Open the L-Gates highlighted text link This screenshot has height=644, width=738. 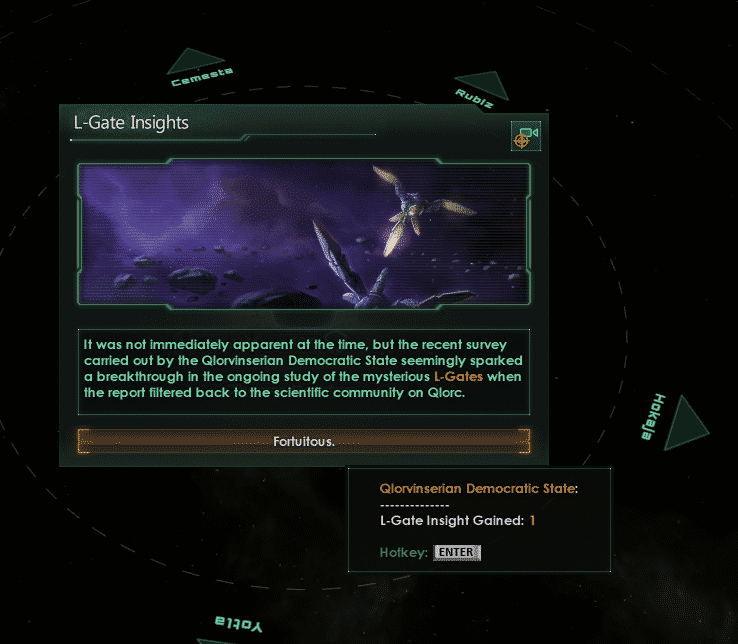click(x=459, y=376)
